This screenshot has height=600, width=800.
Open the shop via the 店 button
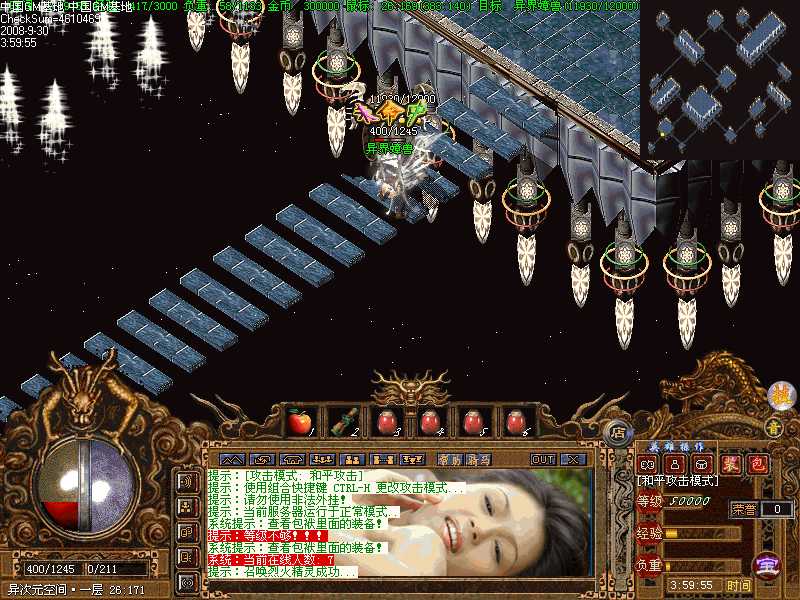coord(619,433)
